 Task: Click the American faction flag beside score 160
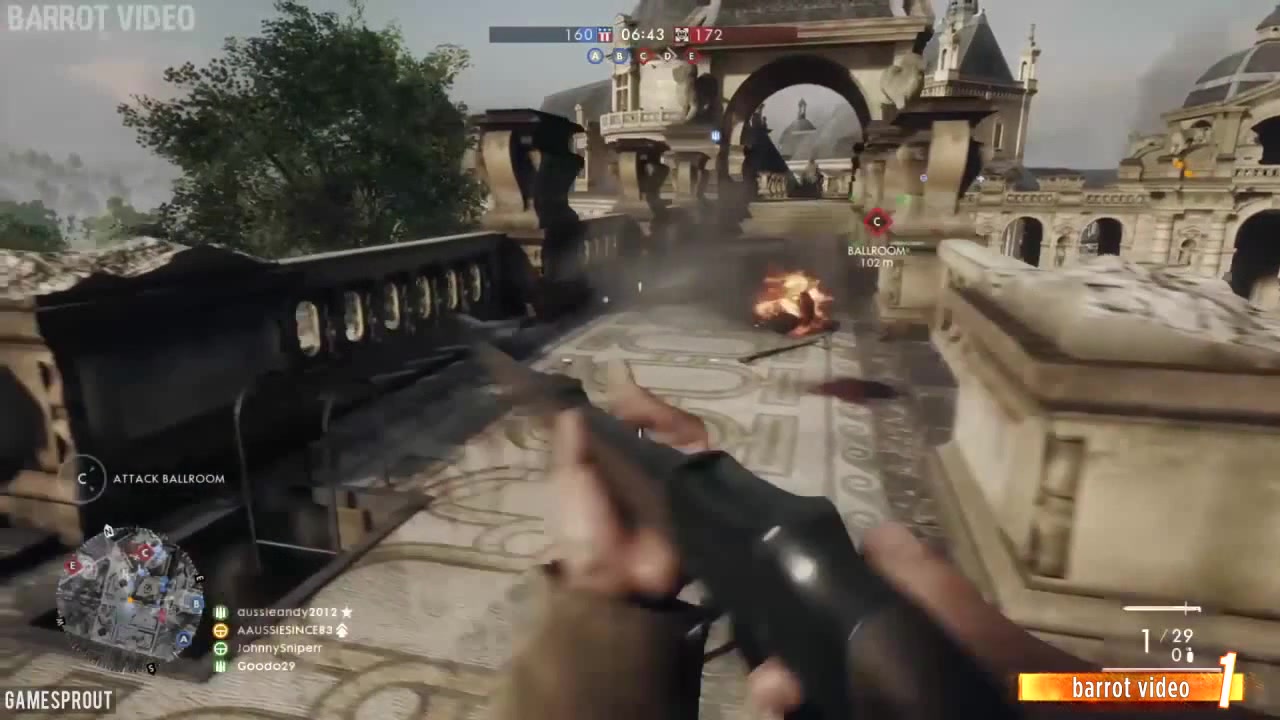click(x=605, y=34)
